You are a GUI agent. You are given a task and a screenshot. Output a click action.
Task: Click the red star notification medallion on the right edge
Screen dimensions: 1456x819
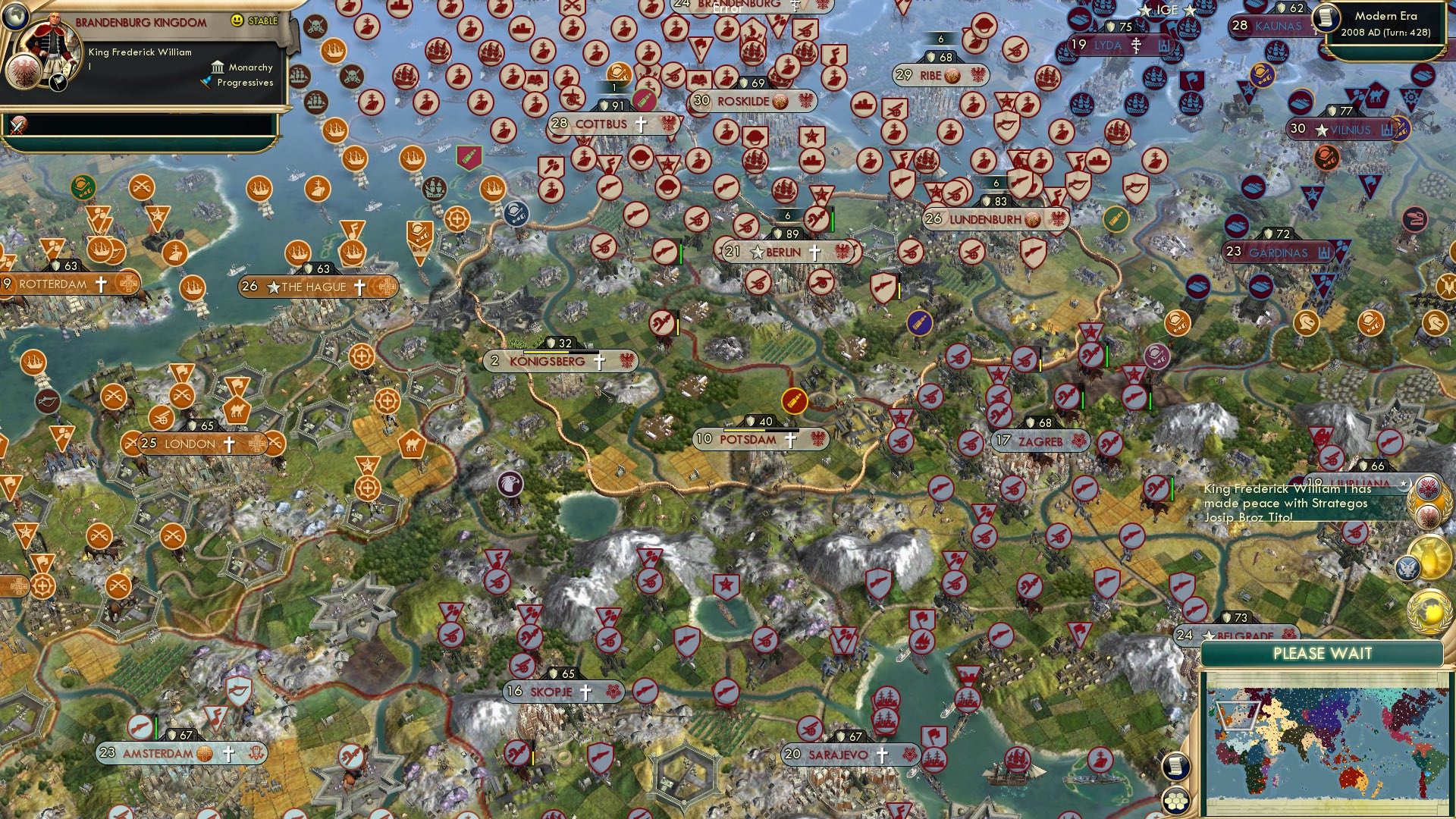[x=1428, y=487]
